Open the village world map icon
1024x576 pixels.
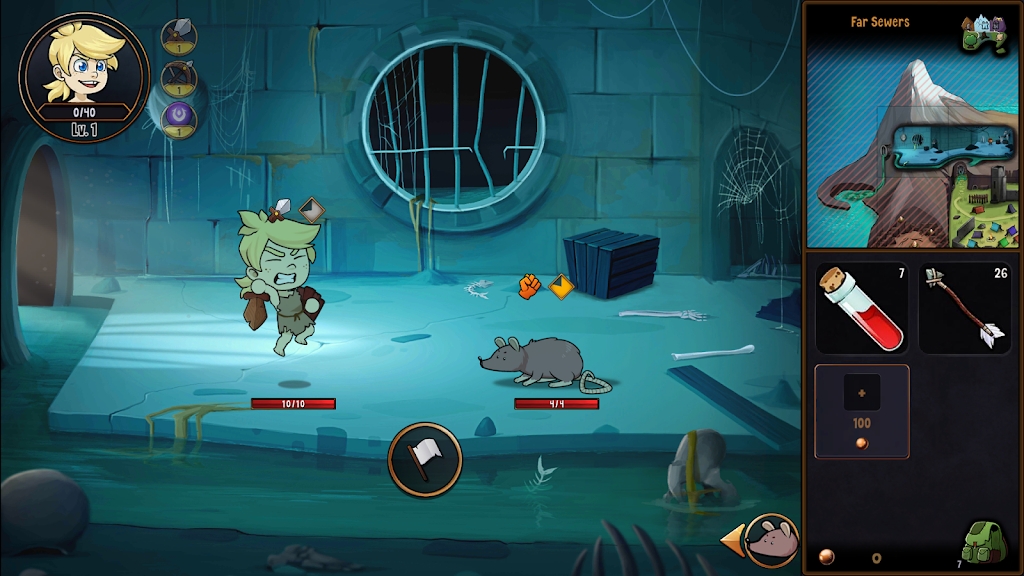point(983,34)
